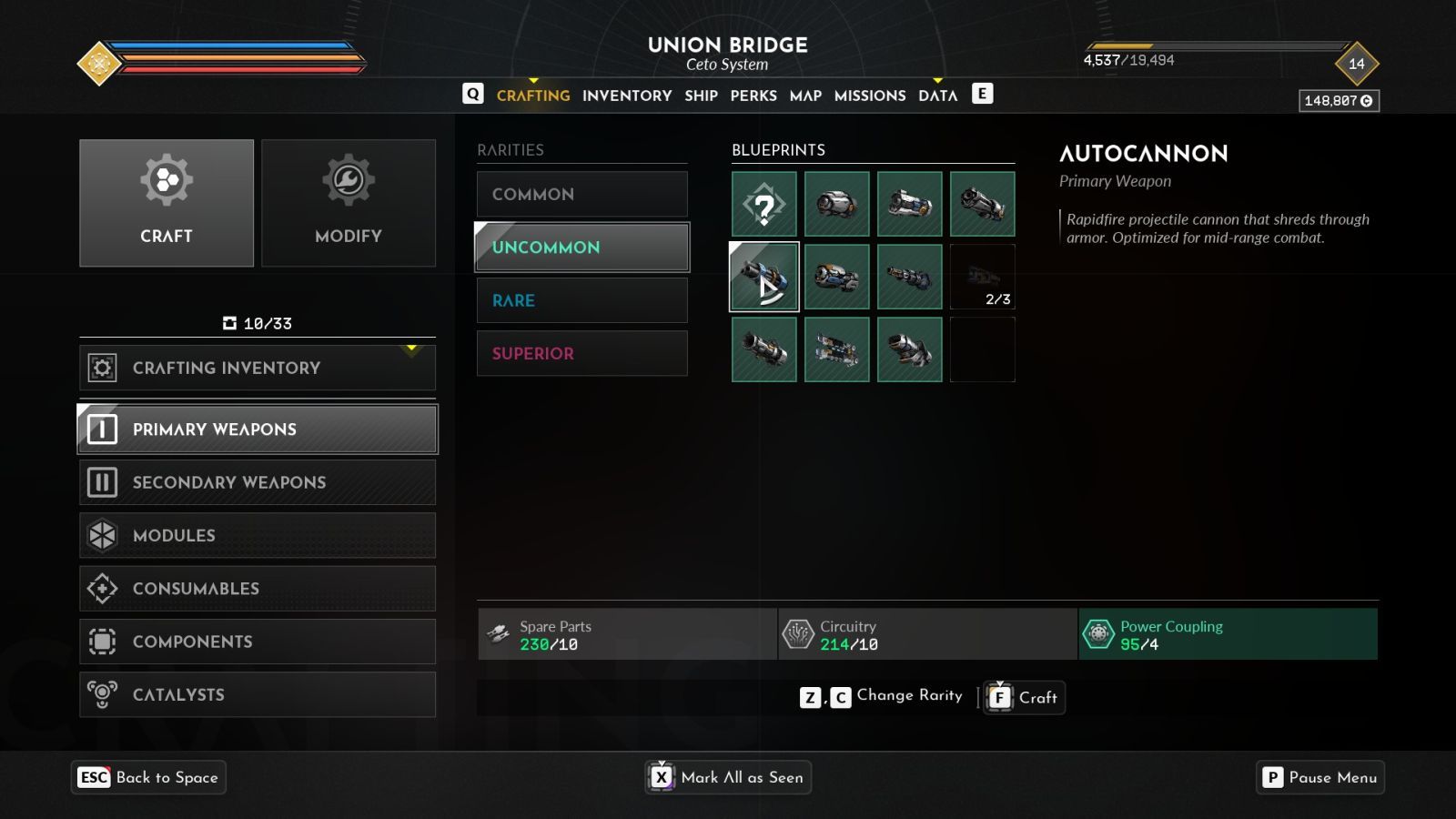Switch to the Inventory tab
Viewport: 1456px width, 819px height.
click(626, 96)
